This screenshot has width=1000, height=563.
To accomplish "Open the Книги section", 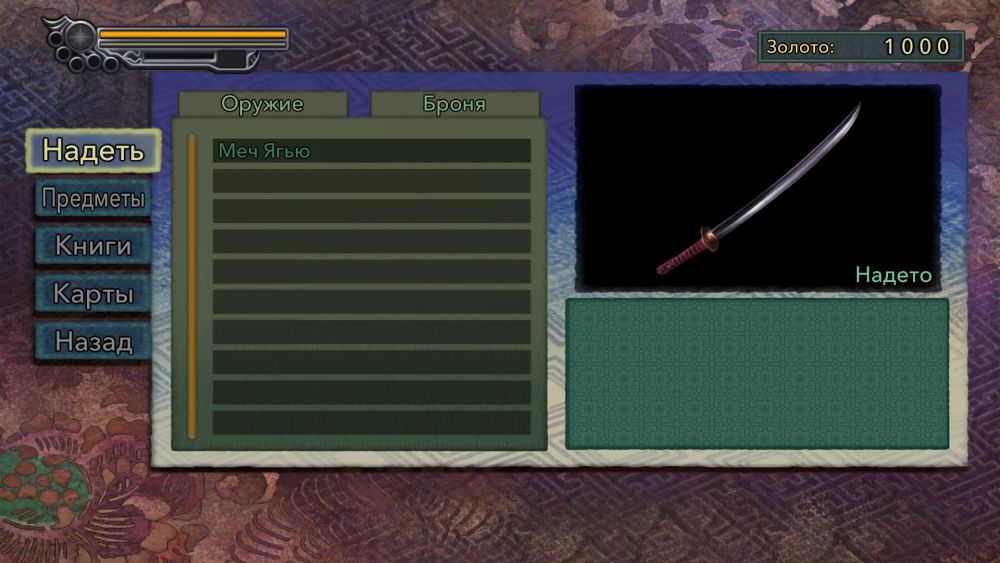I will 93,246.
